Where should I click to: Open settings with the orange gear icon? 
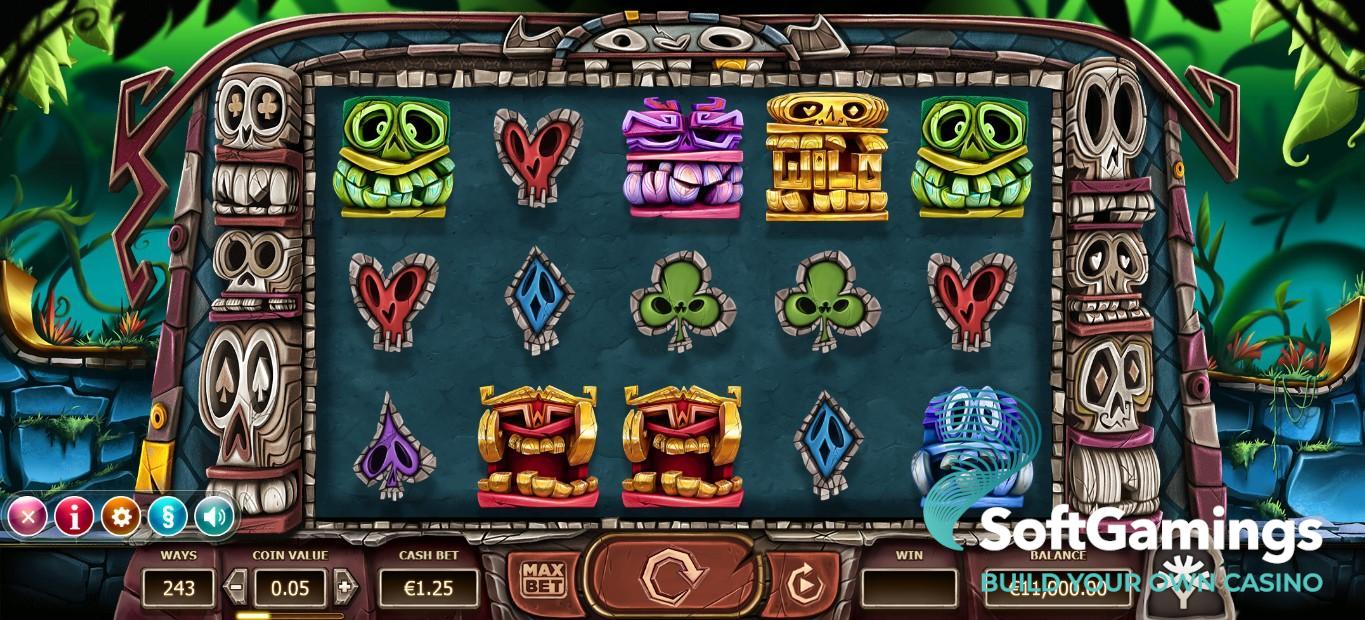121,516
